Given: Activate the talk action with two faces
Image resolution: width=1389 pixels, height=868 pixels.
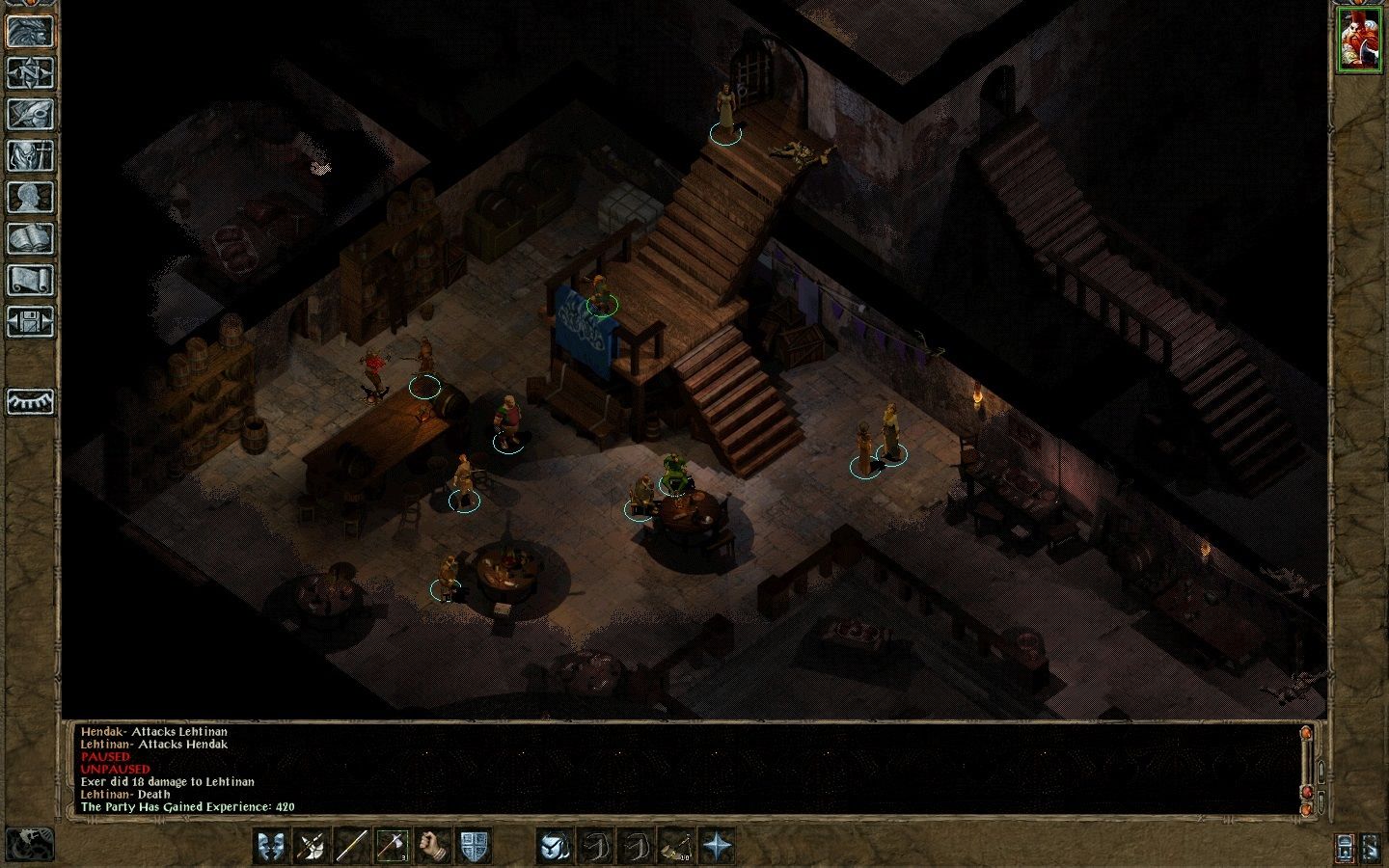Looking at the screenshot, I should (x=272, y=846).
